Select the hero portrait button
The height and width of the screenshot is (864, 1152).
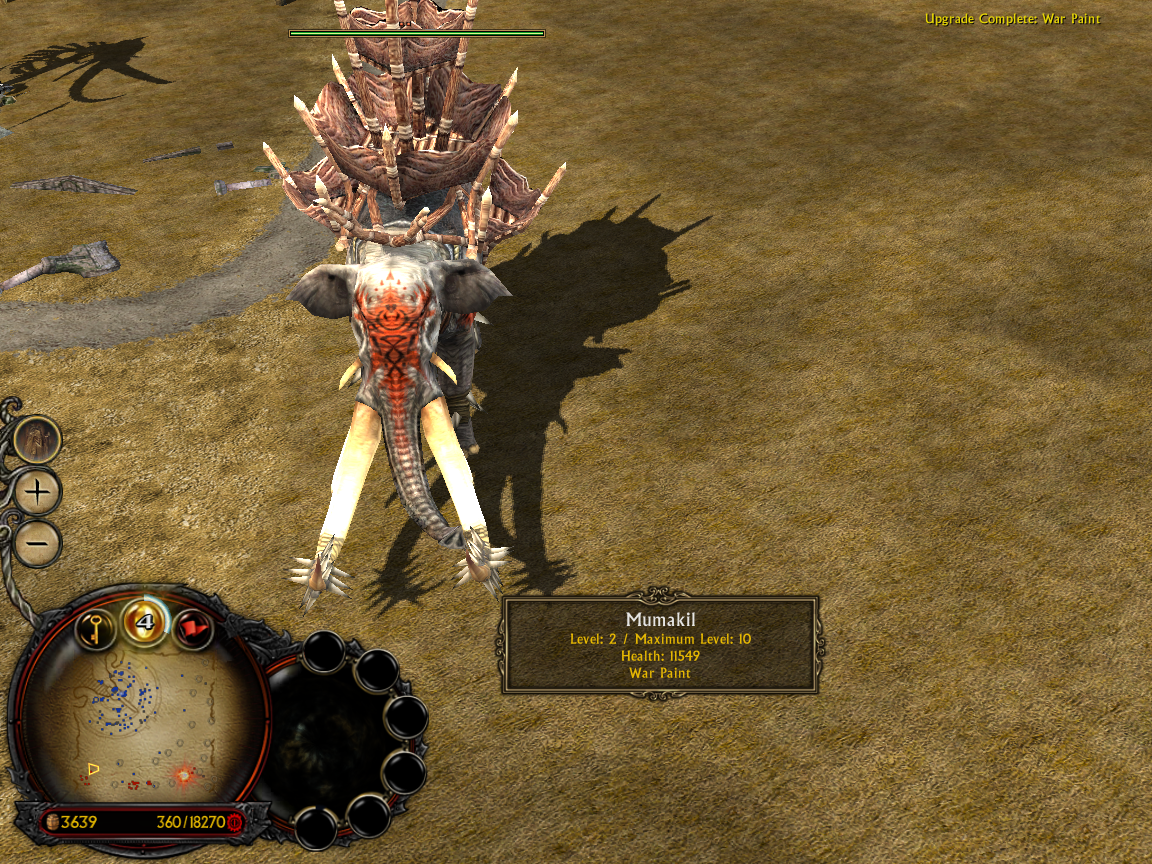[x=38, y=439]
